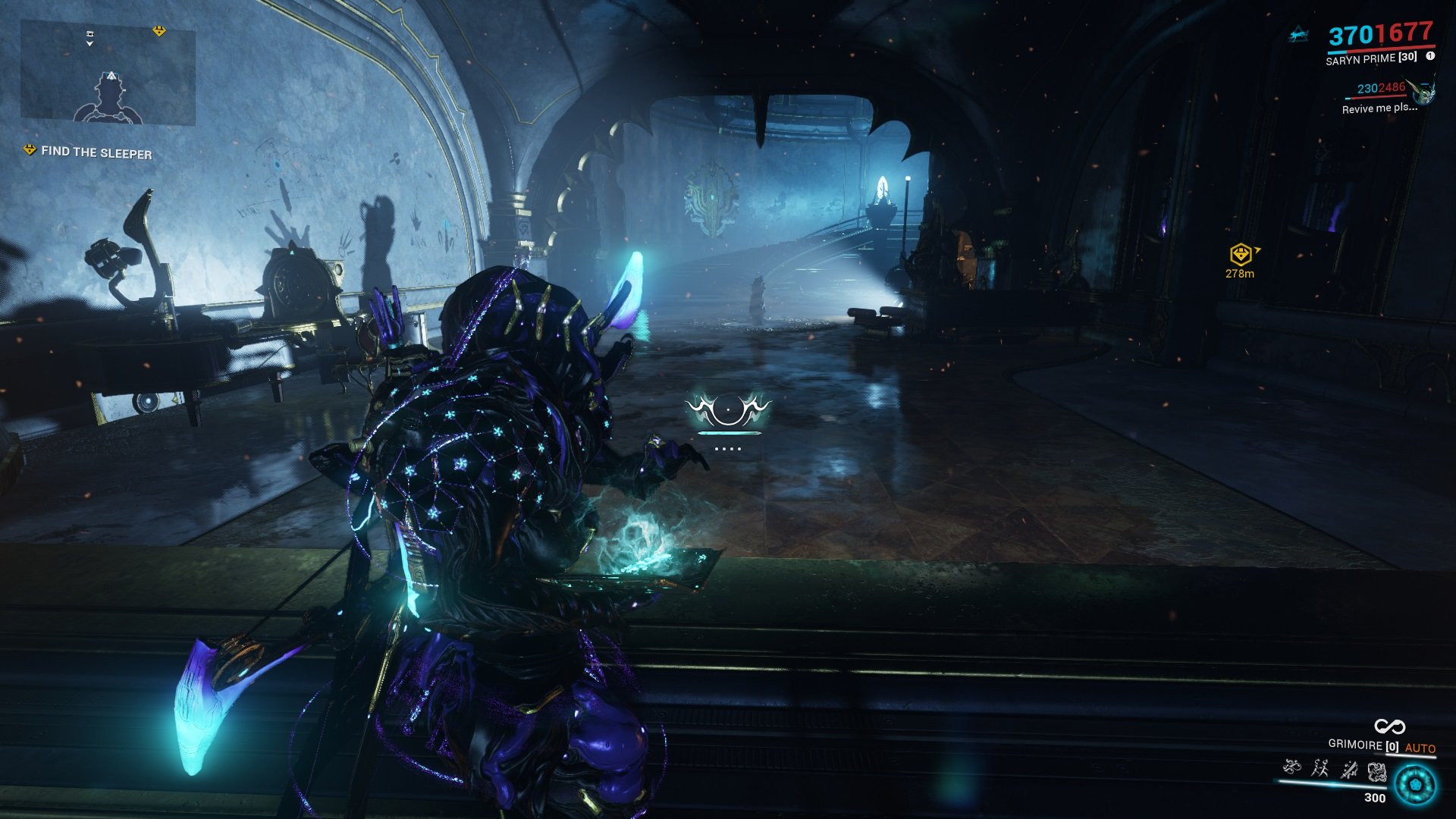1456x819 pixels.
Task: Click the infinity reserve ammo symbol
Action: click(x=1390, y=727)
